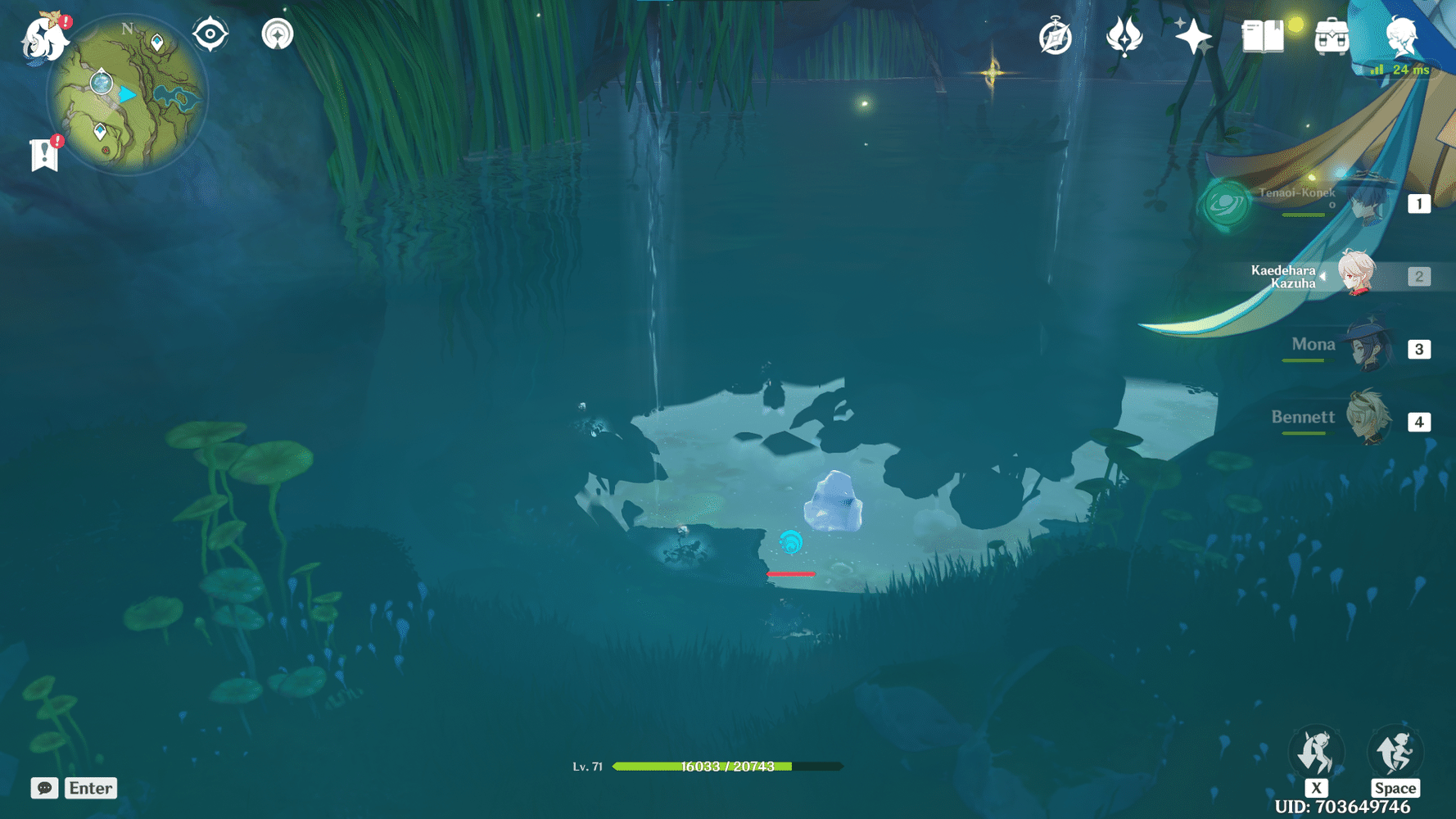
Task: Activate Elemental Sight
Action: click(x=210, y=34)
